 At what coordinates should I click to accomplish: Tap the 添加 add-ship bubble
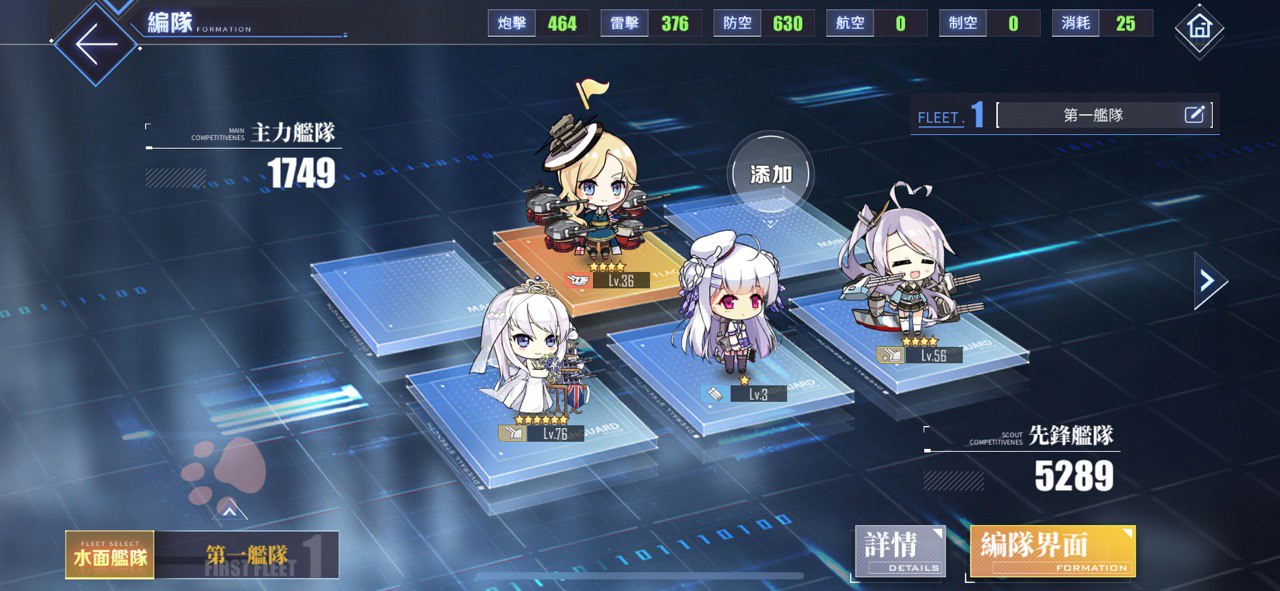[770, 174]
